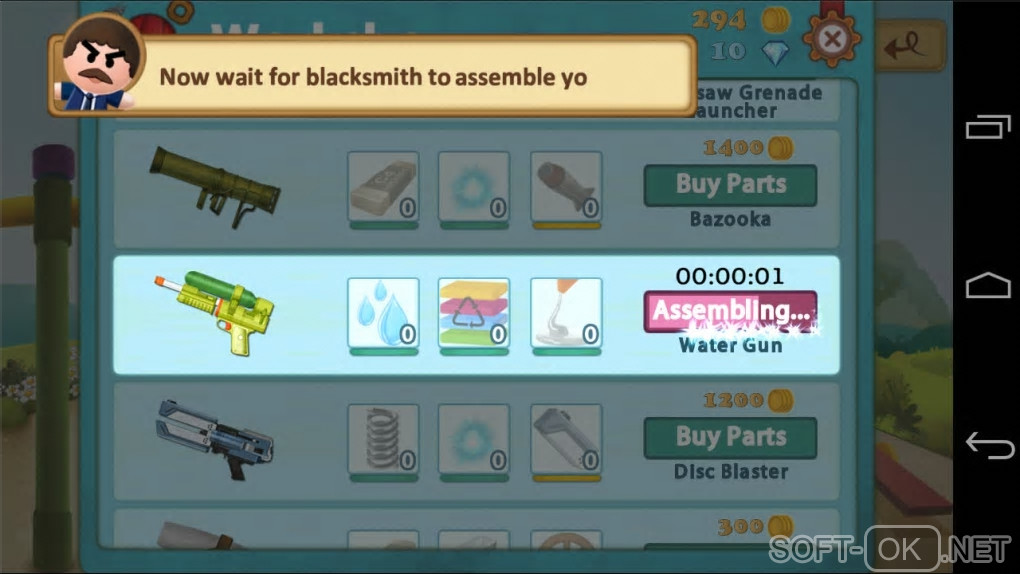Click the Assembling Water Gun button
Image resolution: width=1020 pixels, height=574 pixels.
click(x=730, y=311)
